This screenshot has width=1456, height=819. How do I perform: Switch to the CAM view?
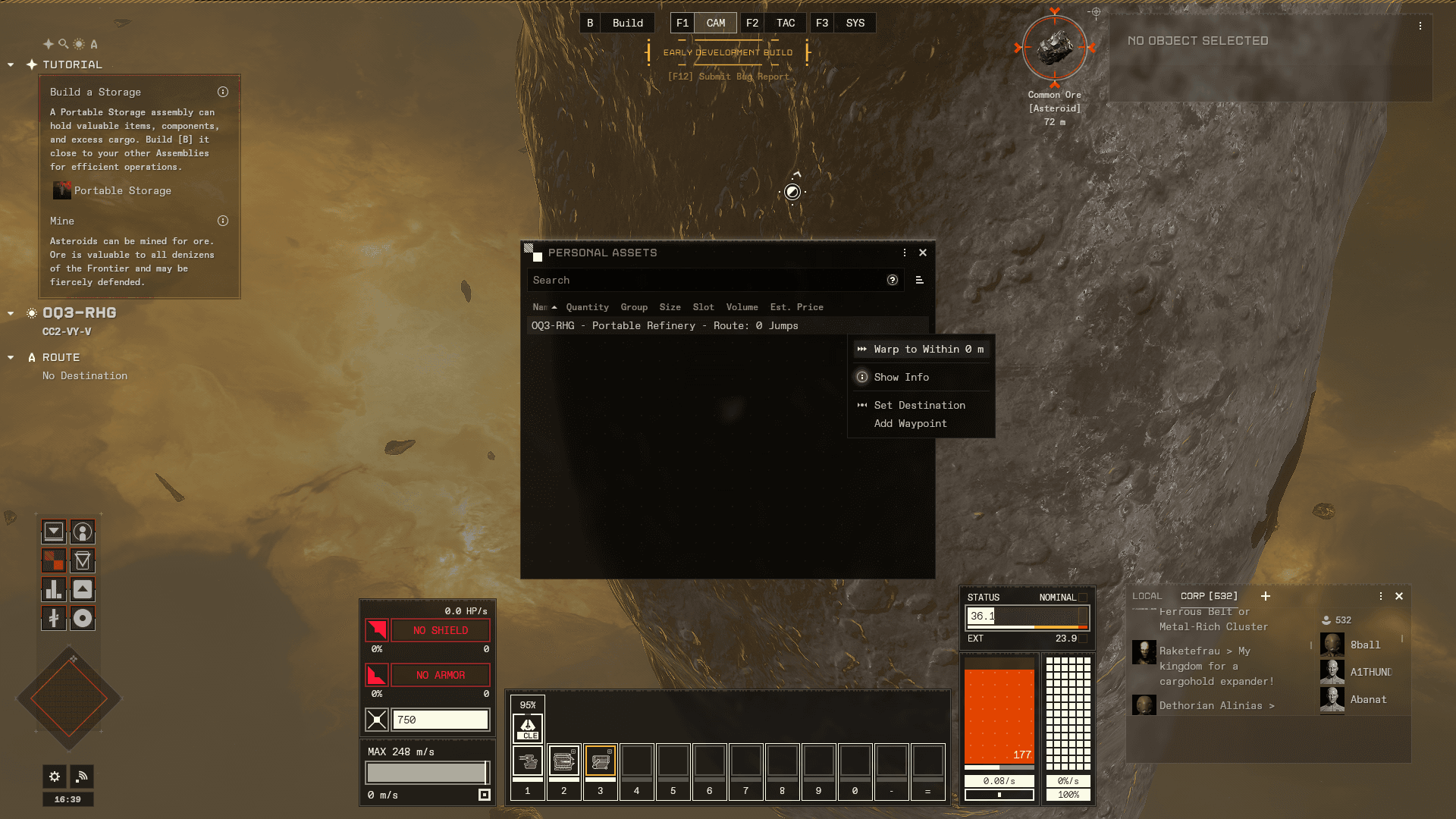(715, 23)
